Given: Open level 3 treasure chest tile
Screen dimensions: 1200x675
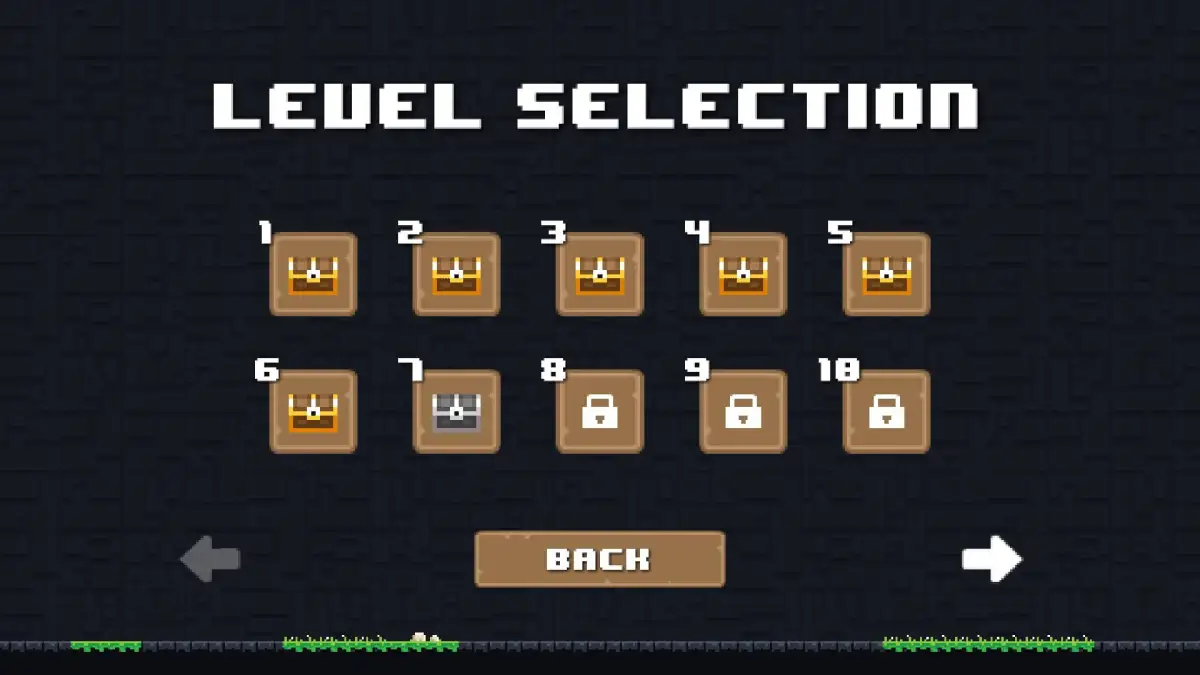Looking at the screenshot, I should tap(600, 274).
